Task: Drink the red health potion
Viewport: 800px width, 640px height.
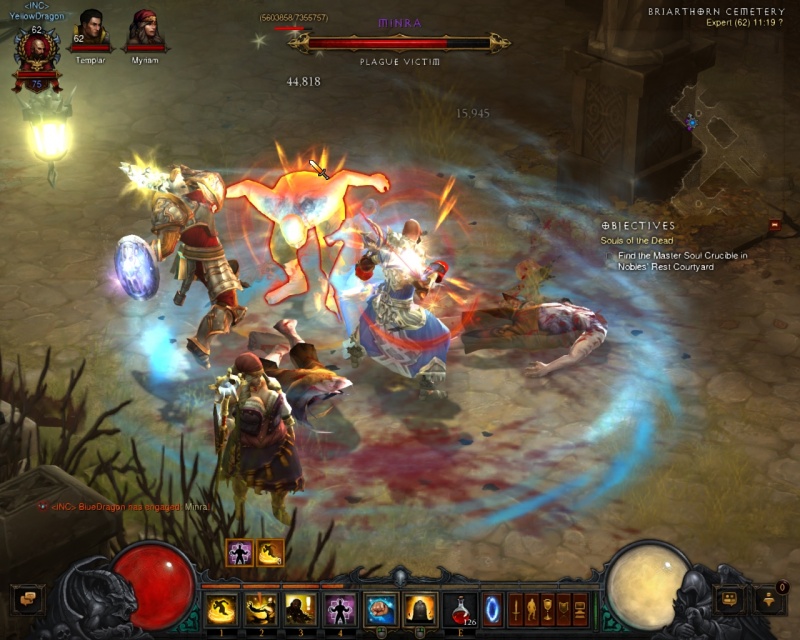Action: 459,608
